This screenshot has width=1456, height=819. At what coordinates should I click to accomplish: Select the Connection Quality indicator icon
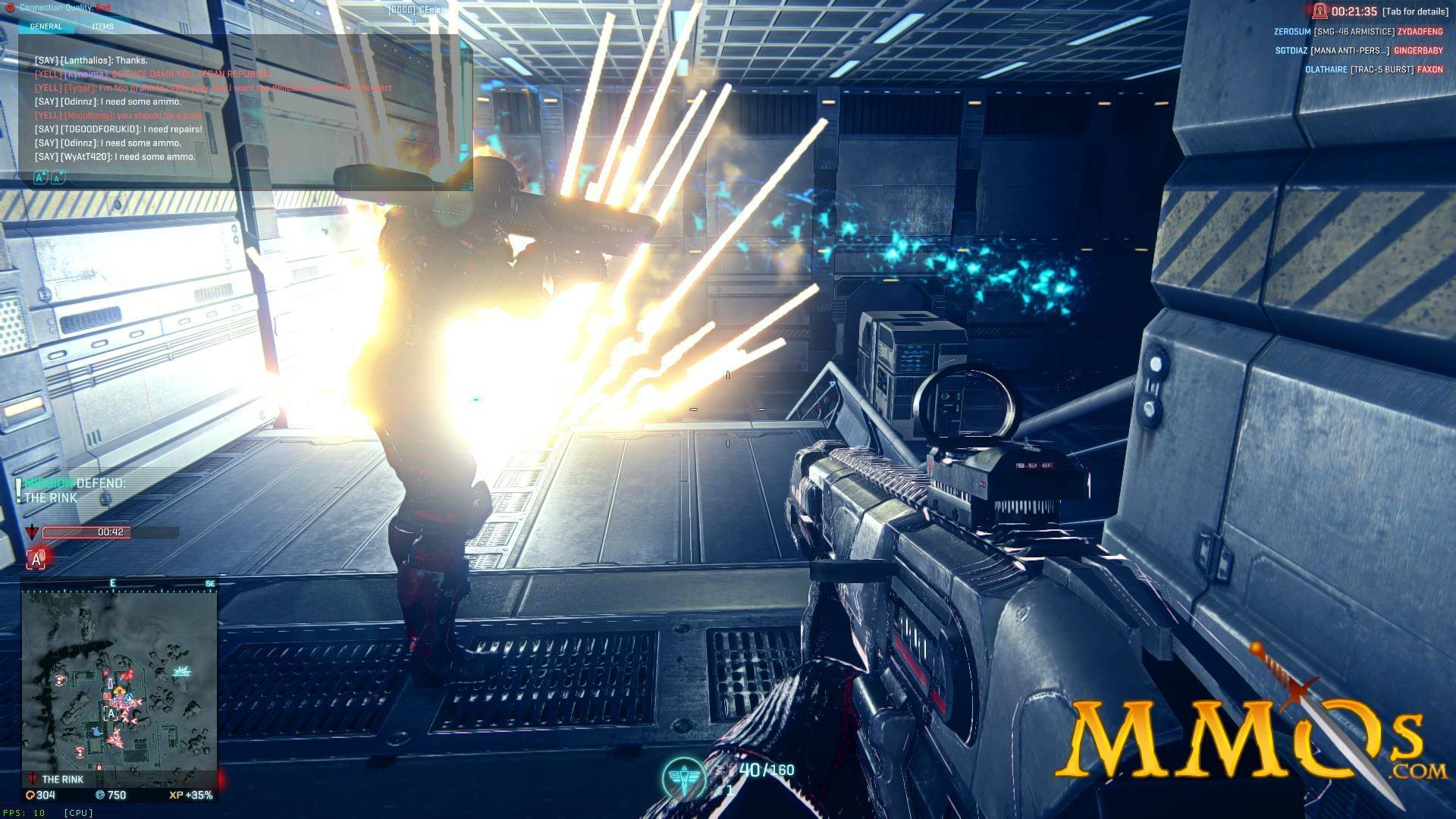tap(11, 7)
